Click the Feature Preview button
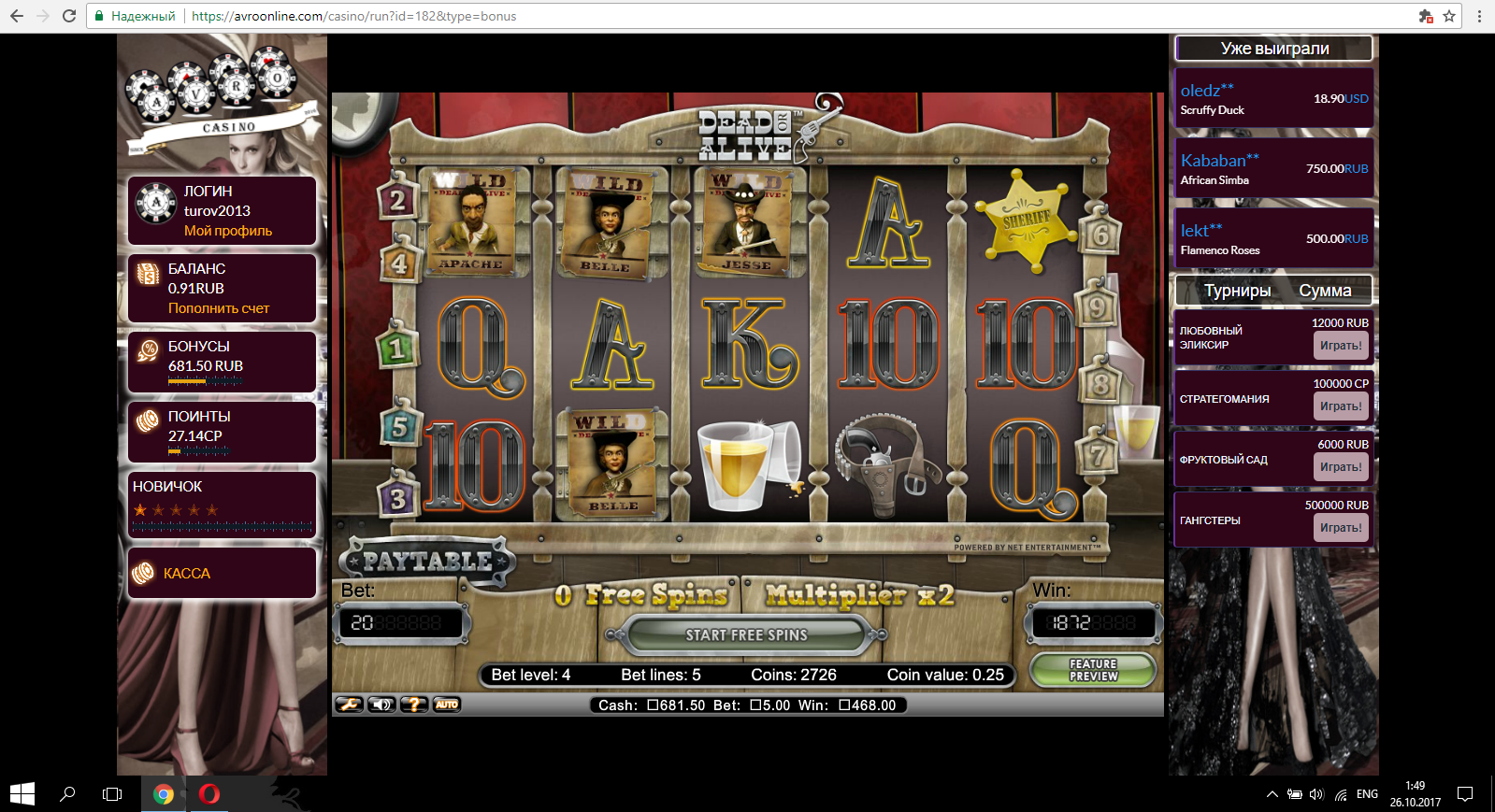The width and height of the screenshot is (1495, 812). tap(1093, 670)
